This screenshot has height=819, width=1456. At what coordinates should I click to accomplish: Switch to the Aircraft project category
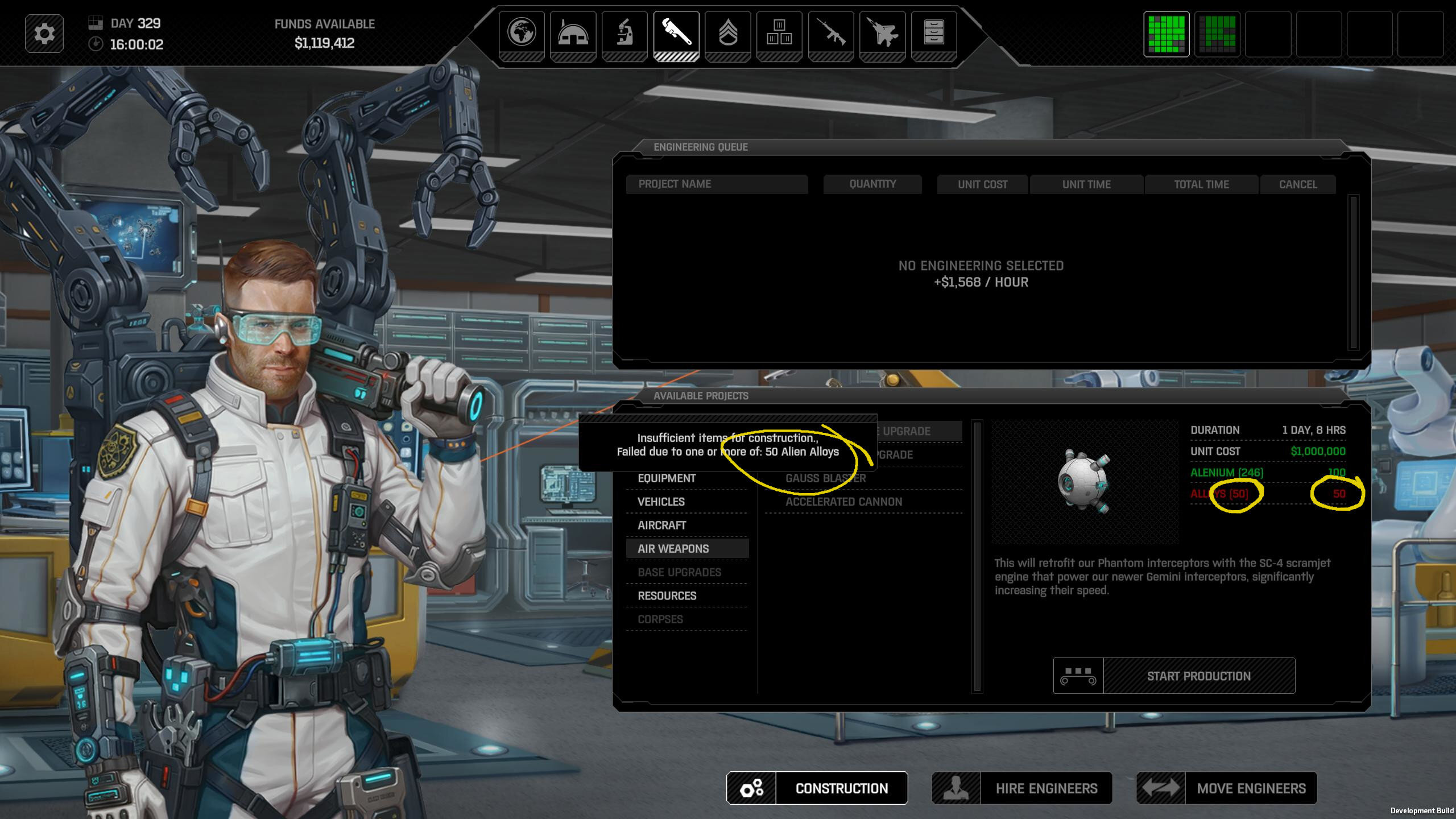[661, 525]
